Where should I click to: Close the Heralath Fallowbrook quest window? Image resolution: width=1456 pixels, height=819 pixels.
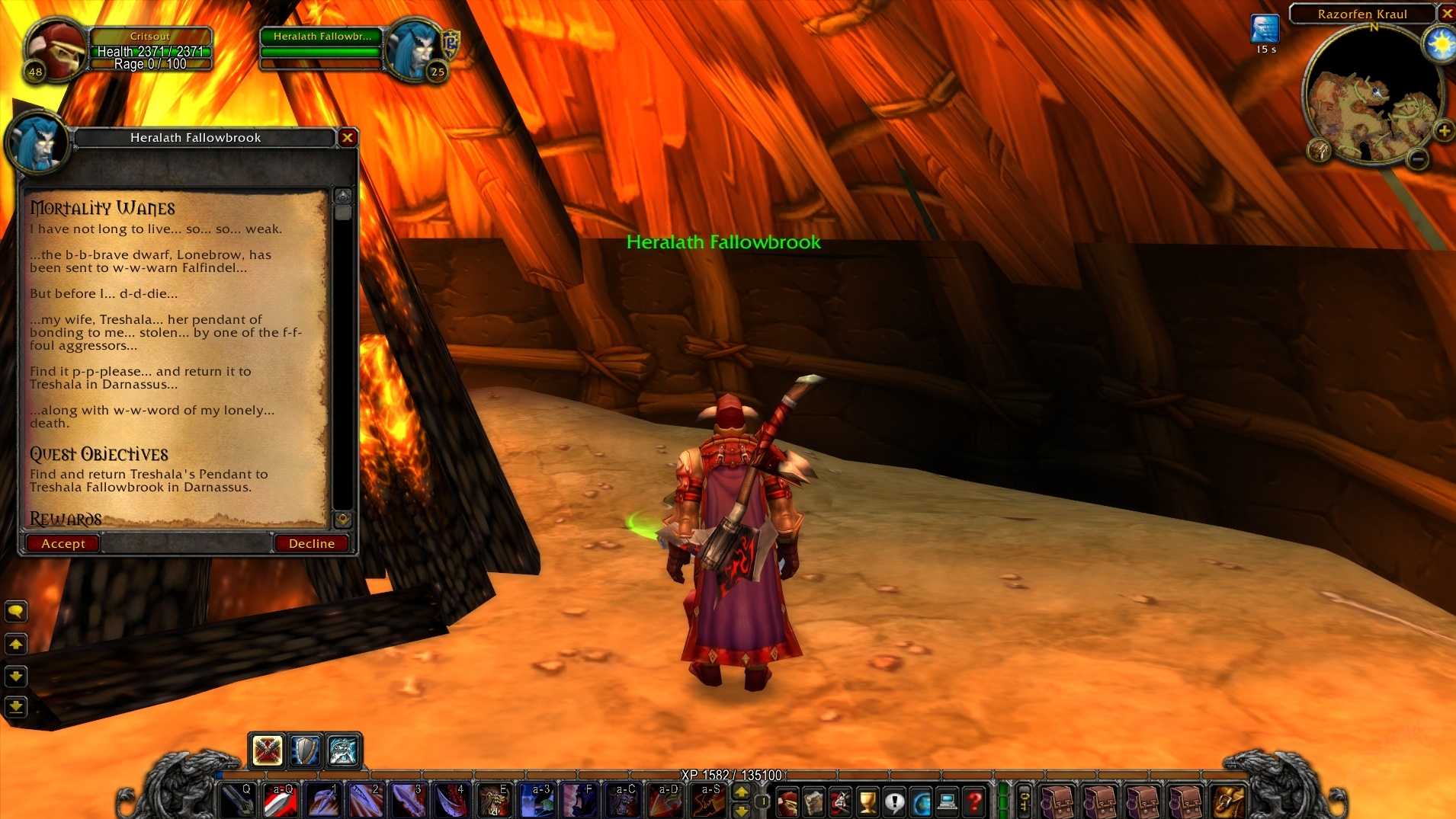[x=348, y=137]
